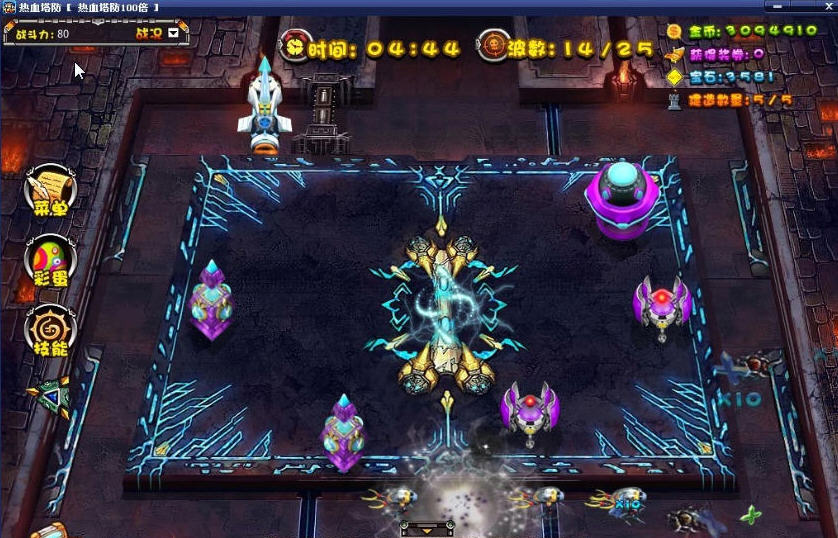This screenshot has width=838, height=538.
Task: Open the 技能 skills button
Action: tap(50, 330)
